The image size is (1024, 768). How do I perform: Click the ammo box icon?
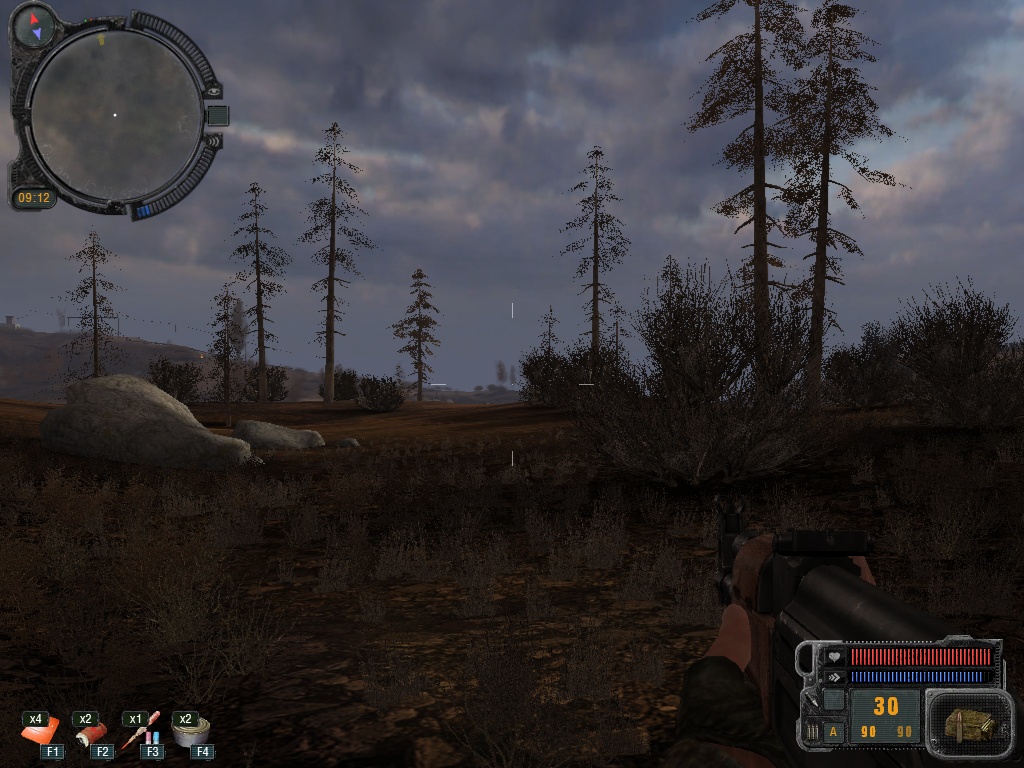[x=968, y=722]
